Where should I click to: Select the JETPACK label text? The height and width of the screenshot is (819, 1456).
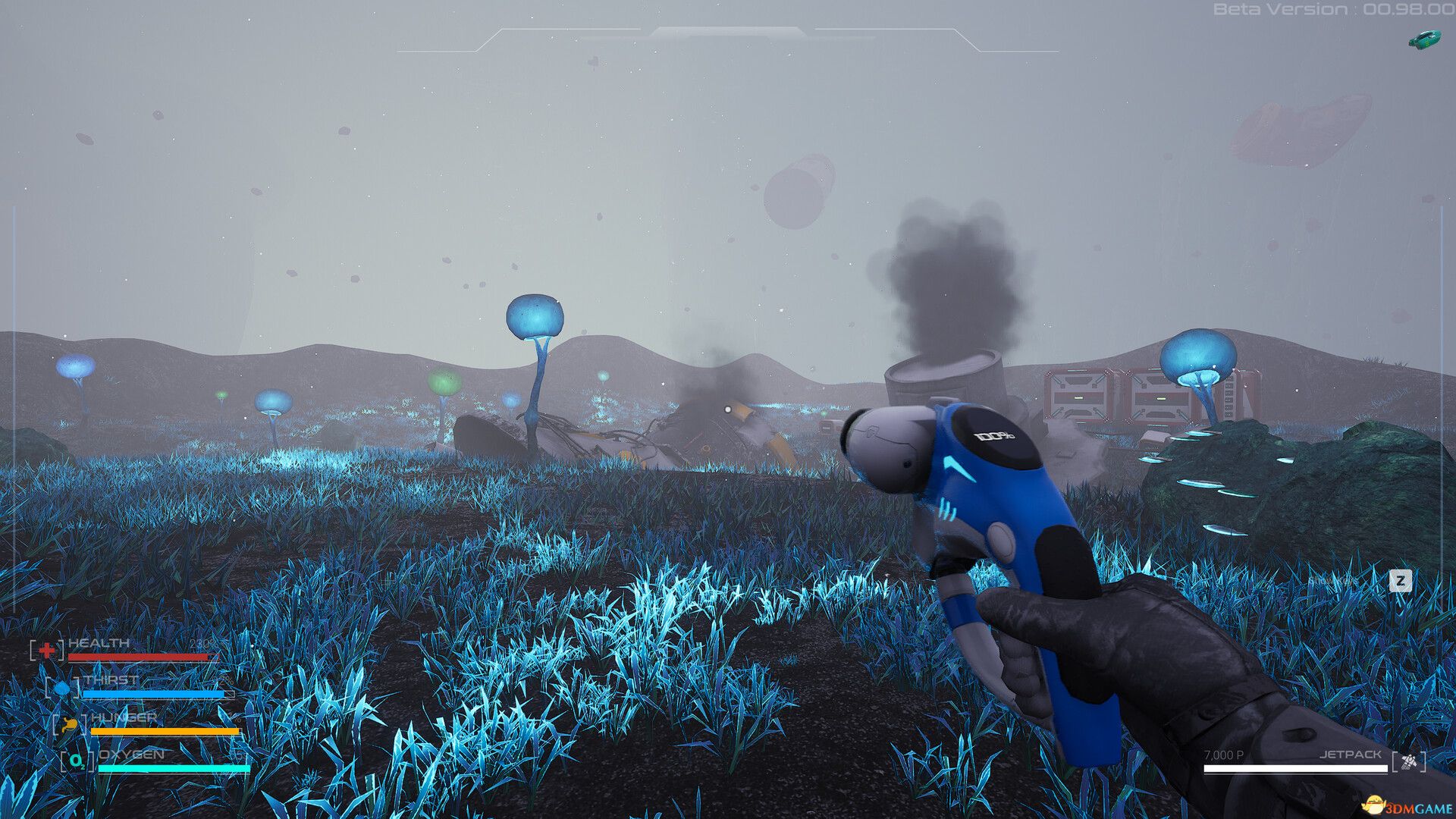point(1351,755)
